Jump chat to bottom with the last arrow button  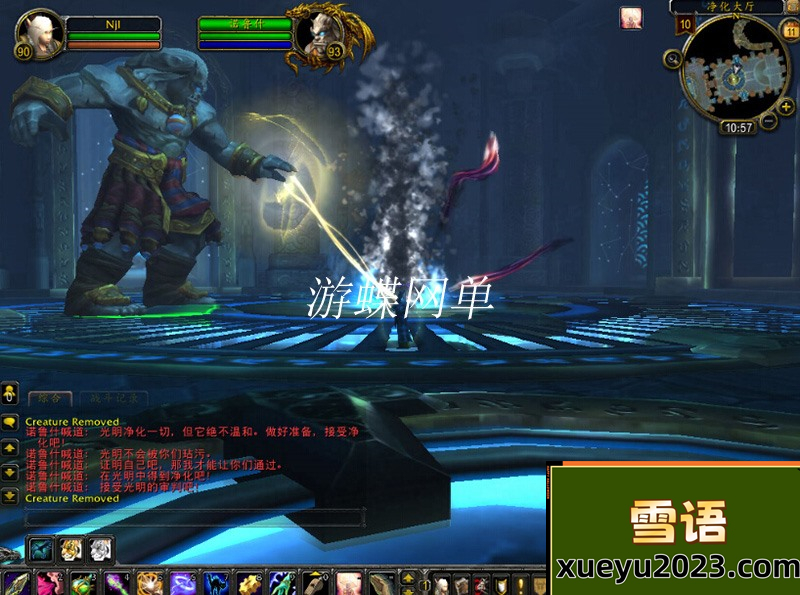pyautogui.click(x=9, y=496)
